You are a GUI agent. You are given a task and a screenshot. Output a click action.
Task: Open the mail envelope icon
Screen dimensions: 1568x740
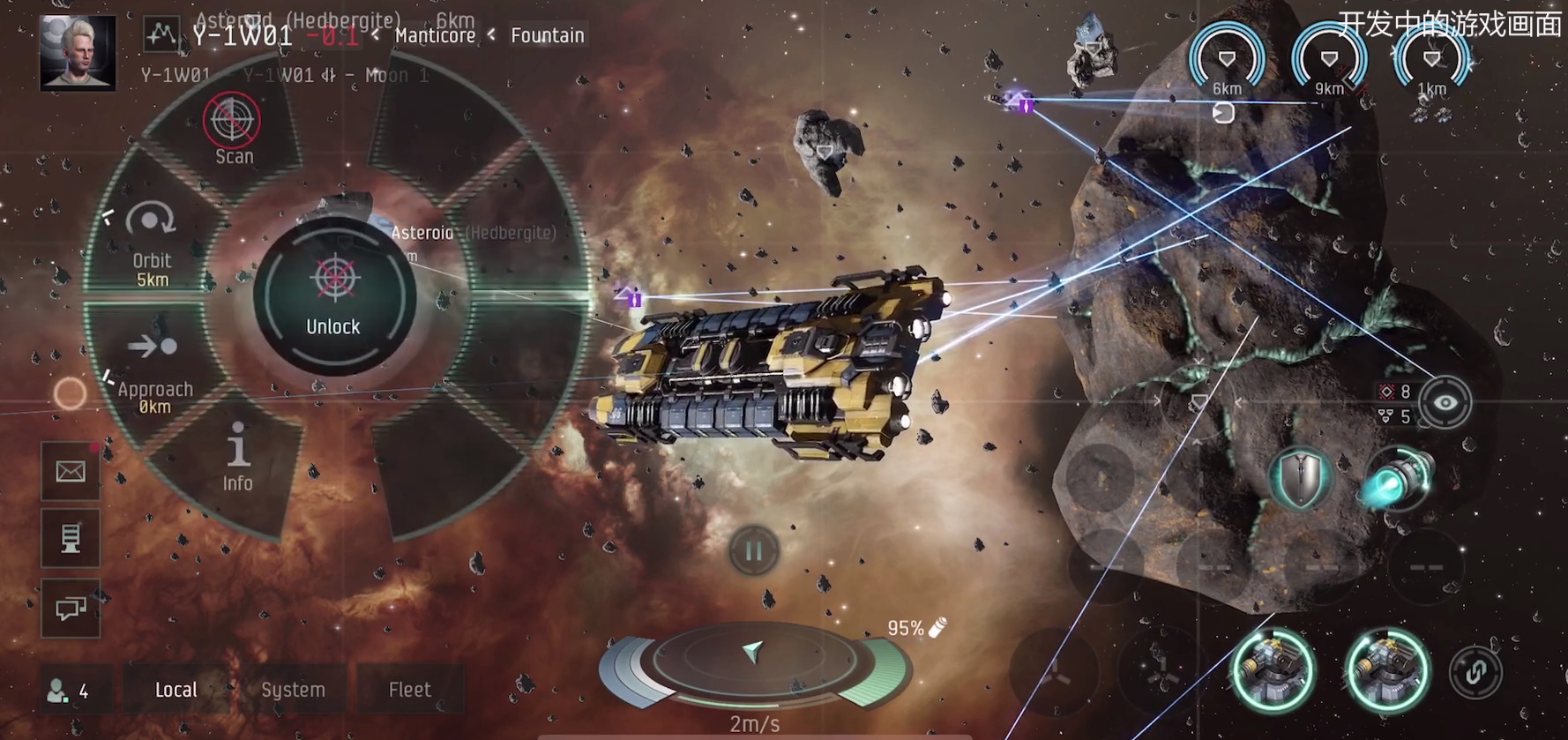click(71, 472)
